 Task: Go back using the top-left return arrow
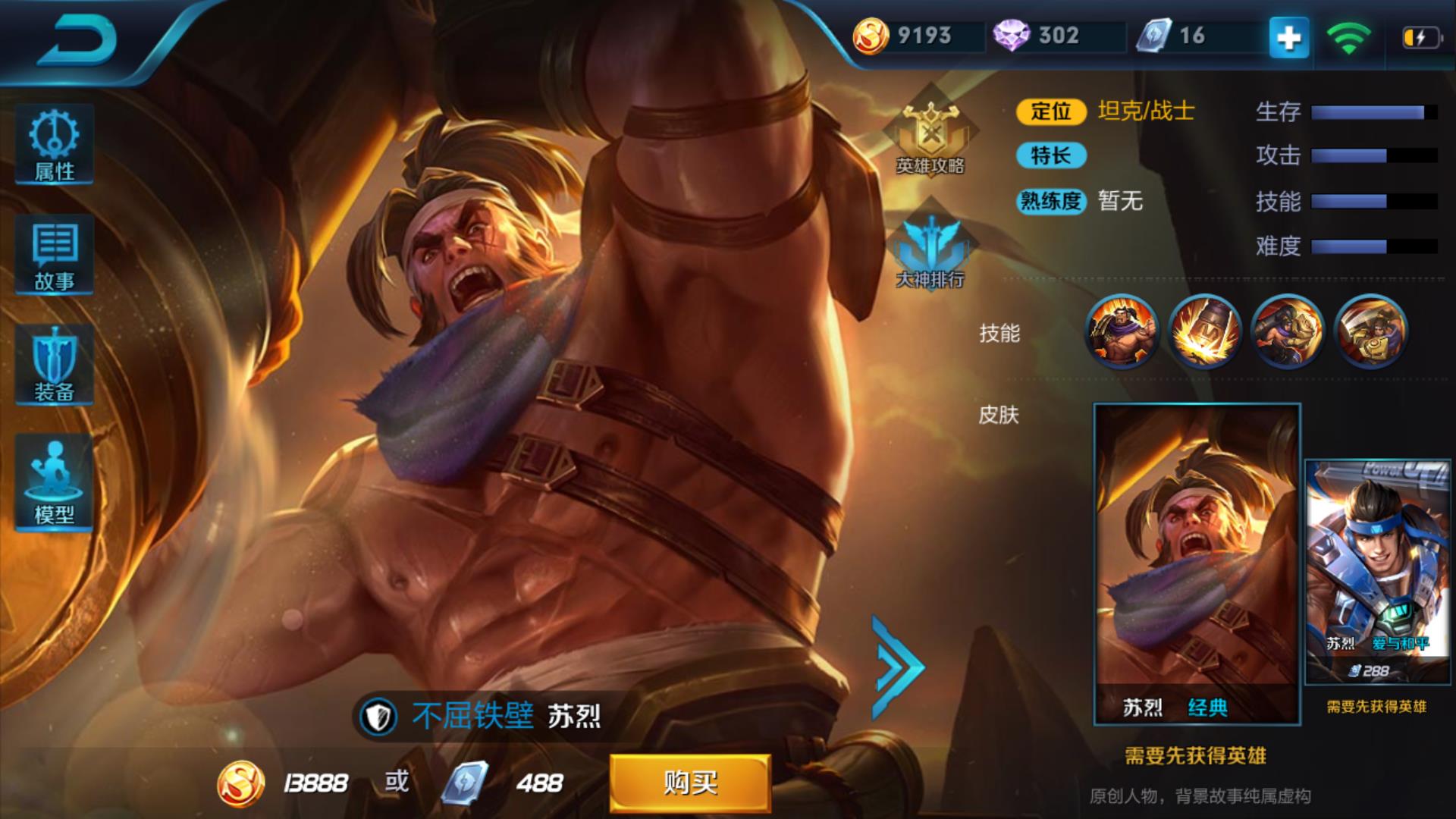pyautogui.click(x=77, y=39)
